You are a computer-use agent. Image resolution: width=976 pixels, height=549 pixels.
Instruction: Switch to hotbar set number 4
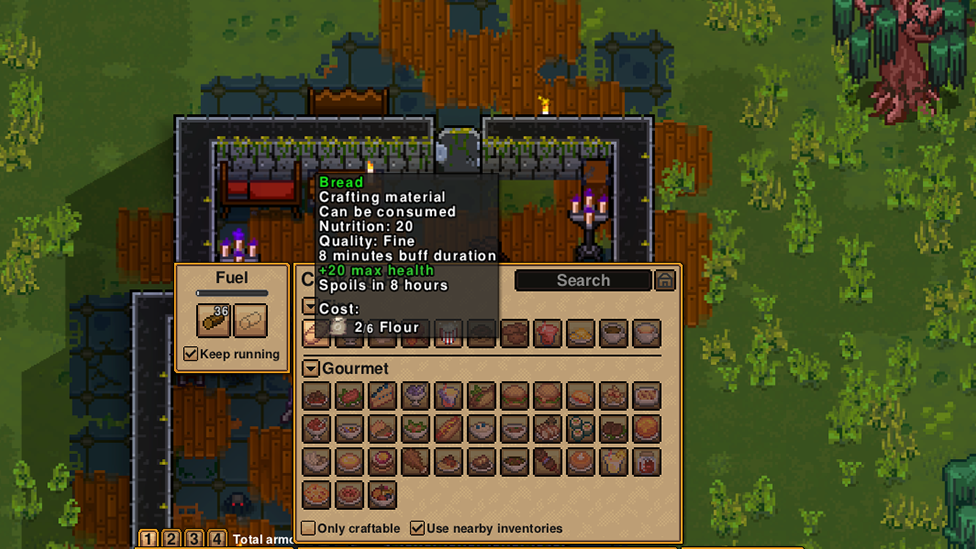[217, 540]
